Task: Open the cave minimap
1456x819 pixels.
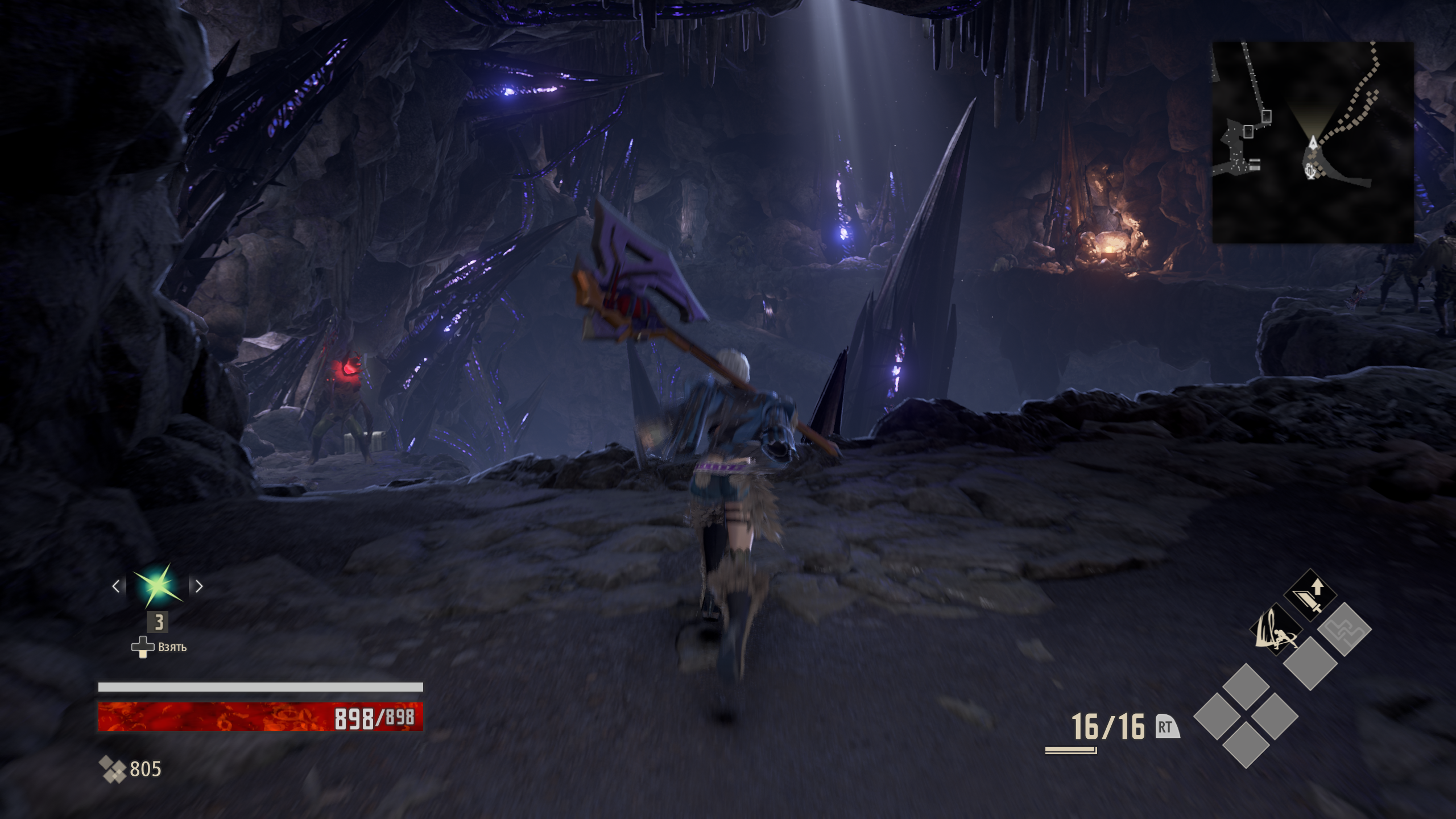Action: point(1313,142)
